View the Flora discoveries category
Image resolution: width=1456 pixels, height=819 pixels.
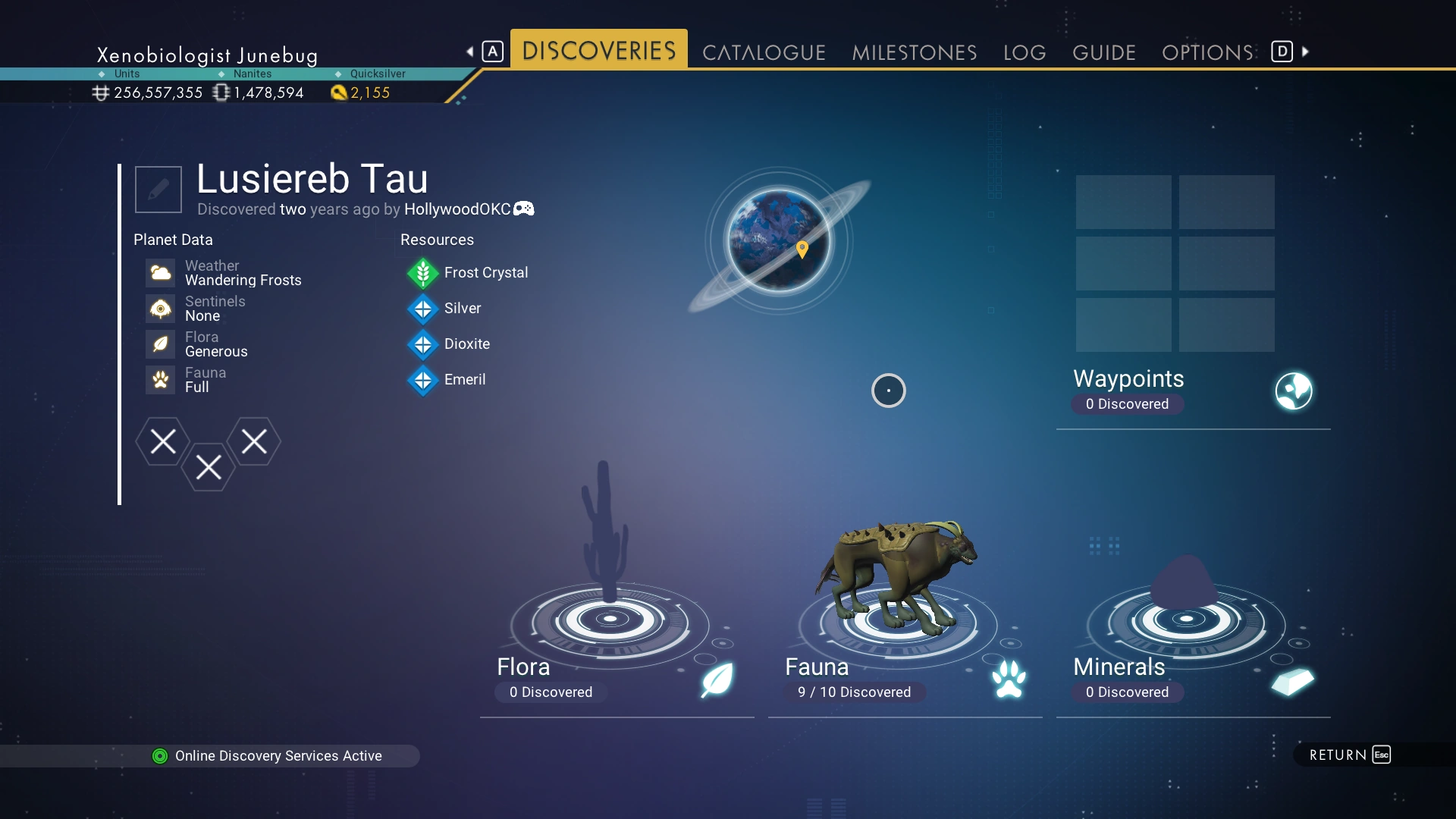616,677
